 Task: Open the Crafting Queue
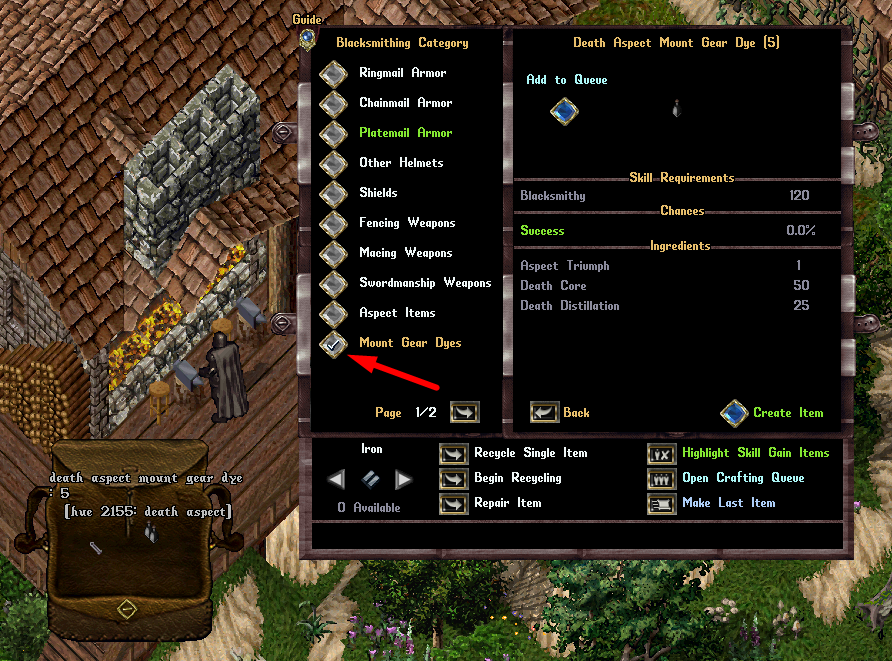coord(662,479)
